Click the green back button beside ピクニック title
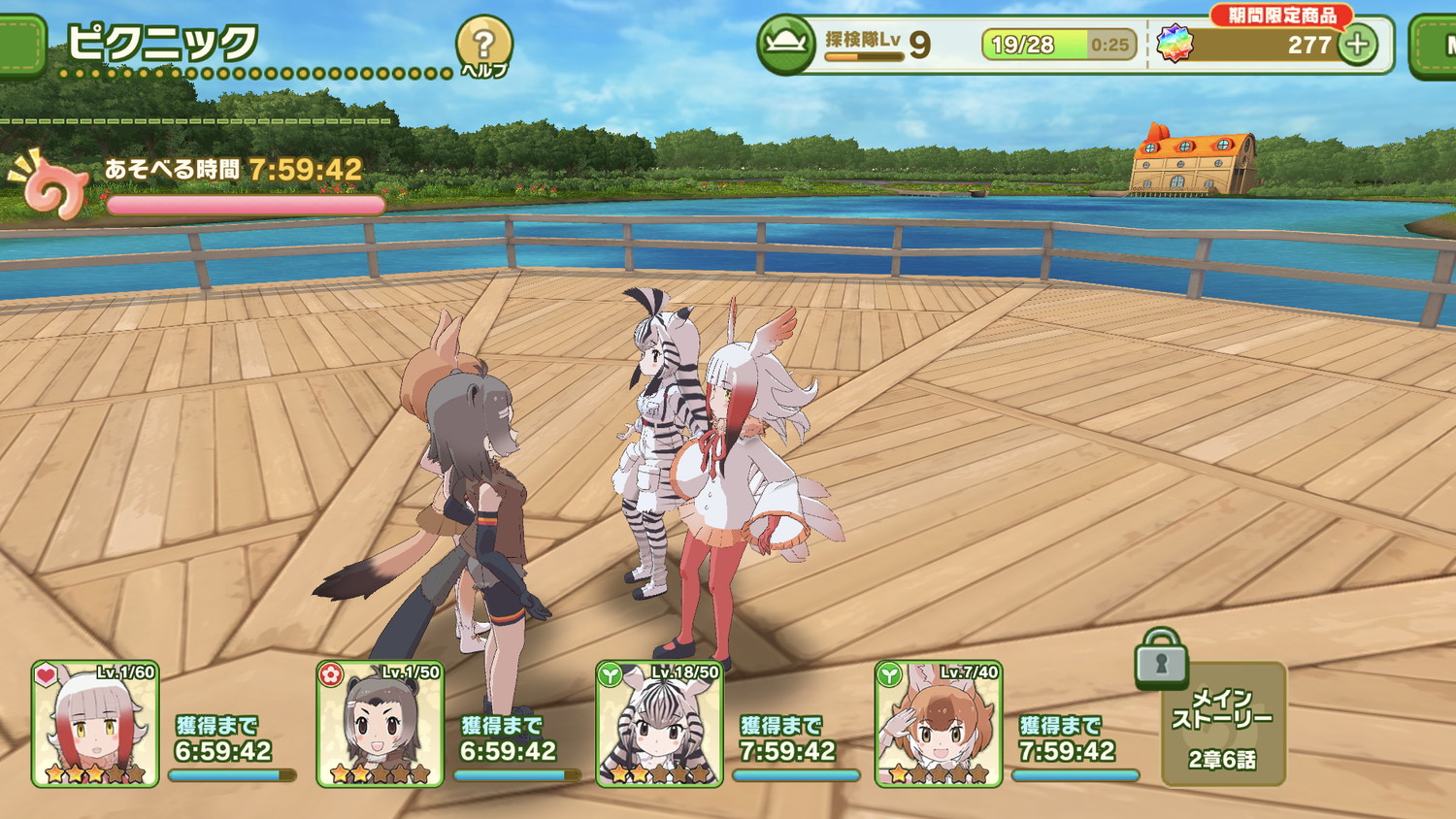This screenshot has width=1456, height=819. tap(19, 45)
